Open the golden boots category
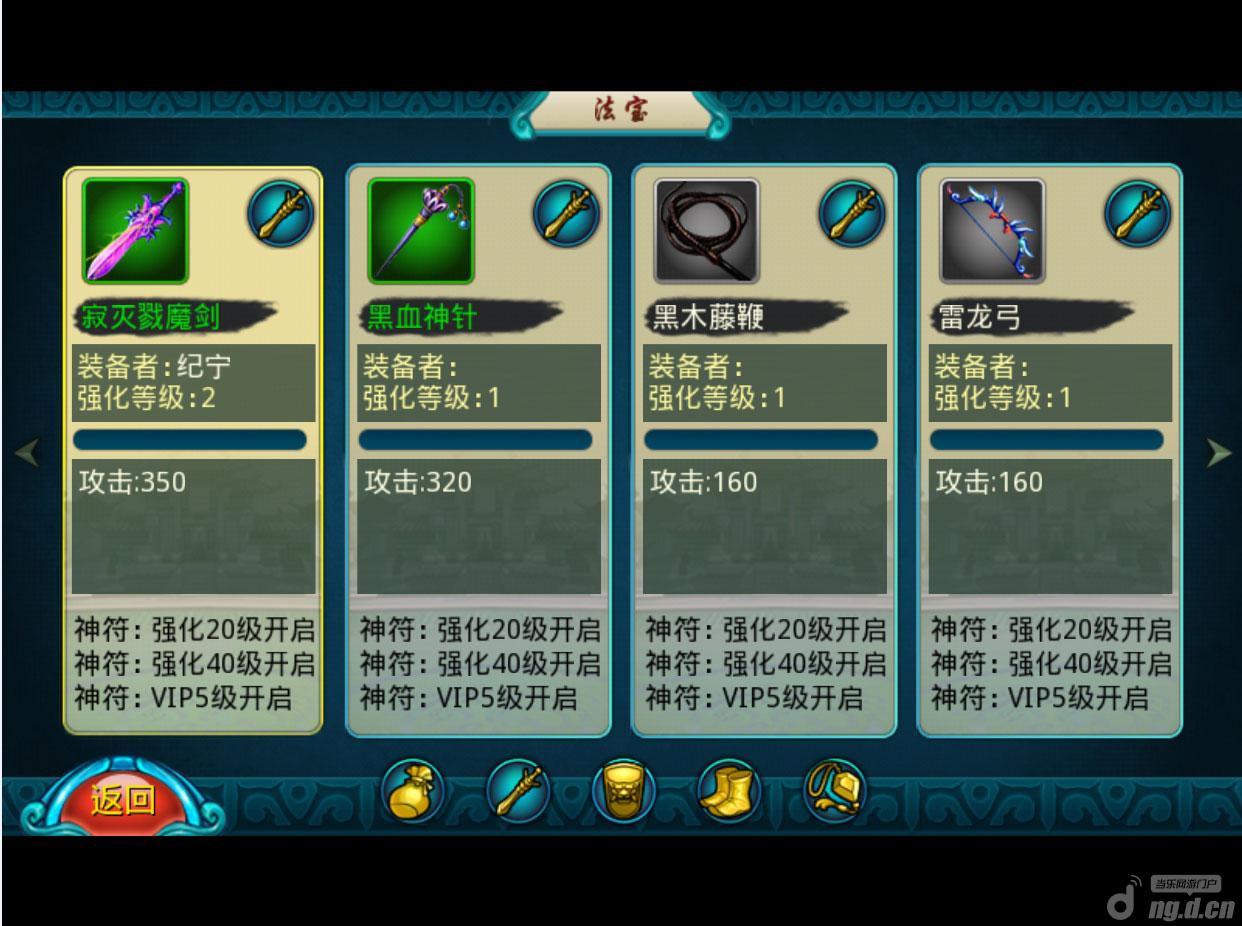 [x=729, y=791]
